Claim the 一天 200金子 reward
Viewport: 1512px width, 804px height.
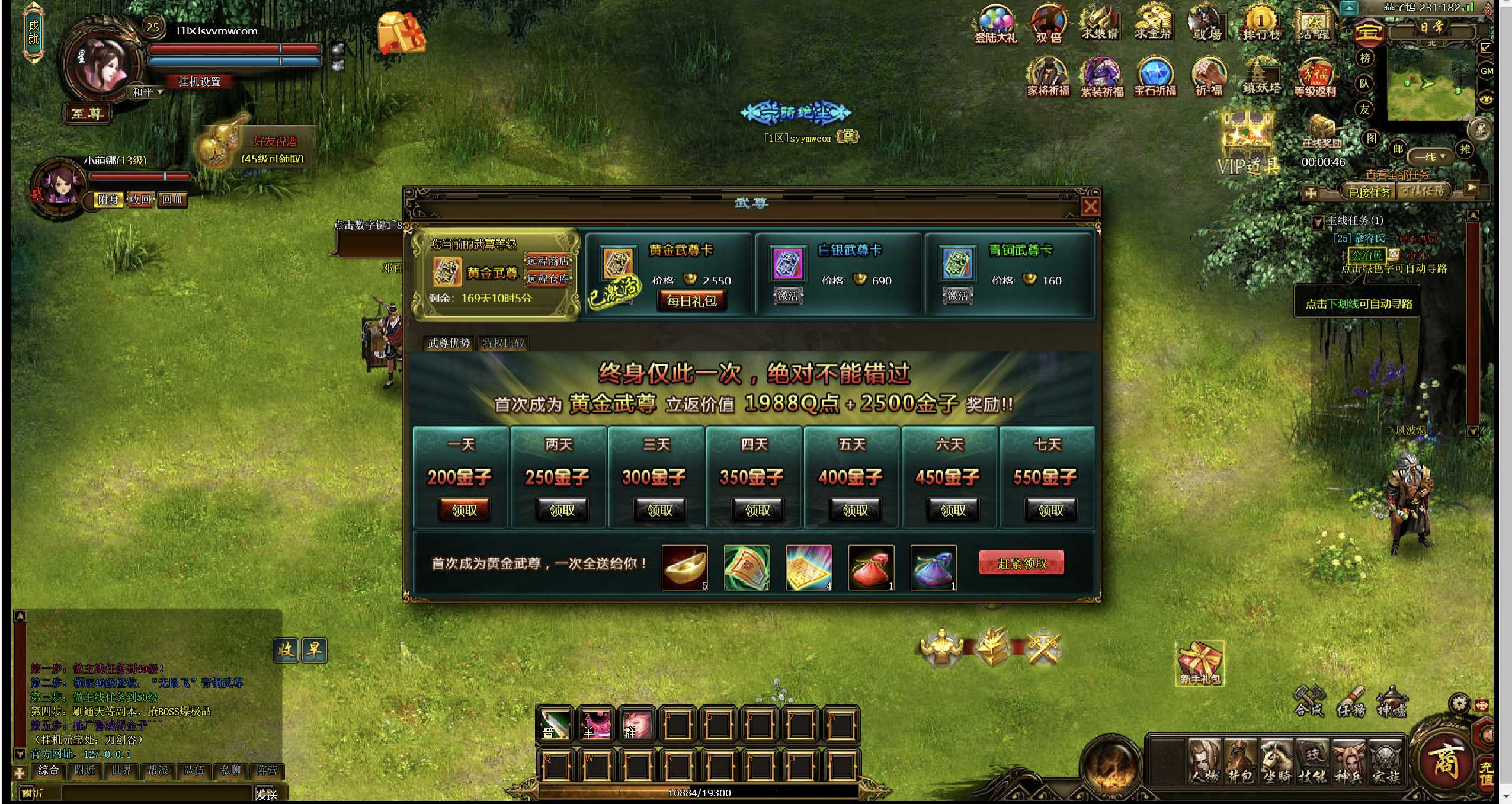464,510
